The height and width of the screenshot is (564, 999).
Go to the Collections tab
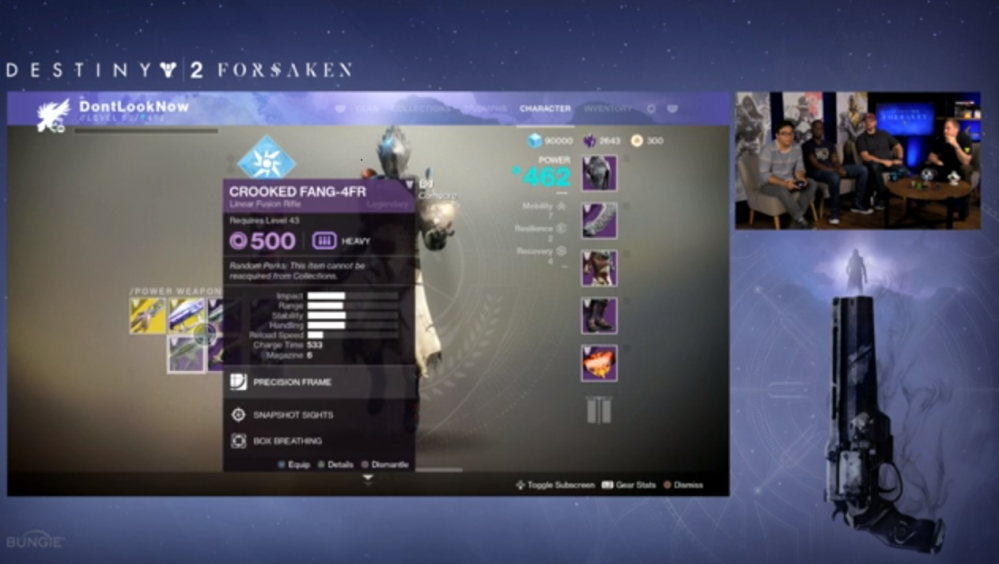(421, 109)
